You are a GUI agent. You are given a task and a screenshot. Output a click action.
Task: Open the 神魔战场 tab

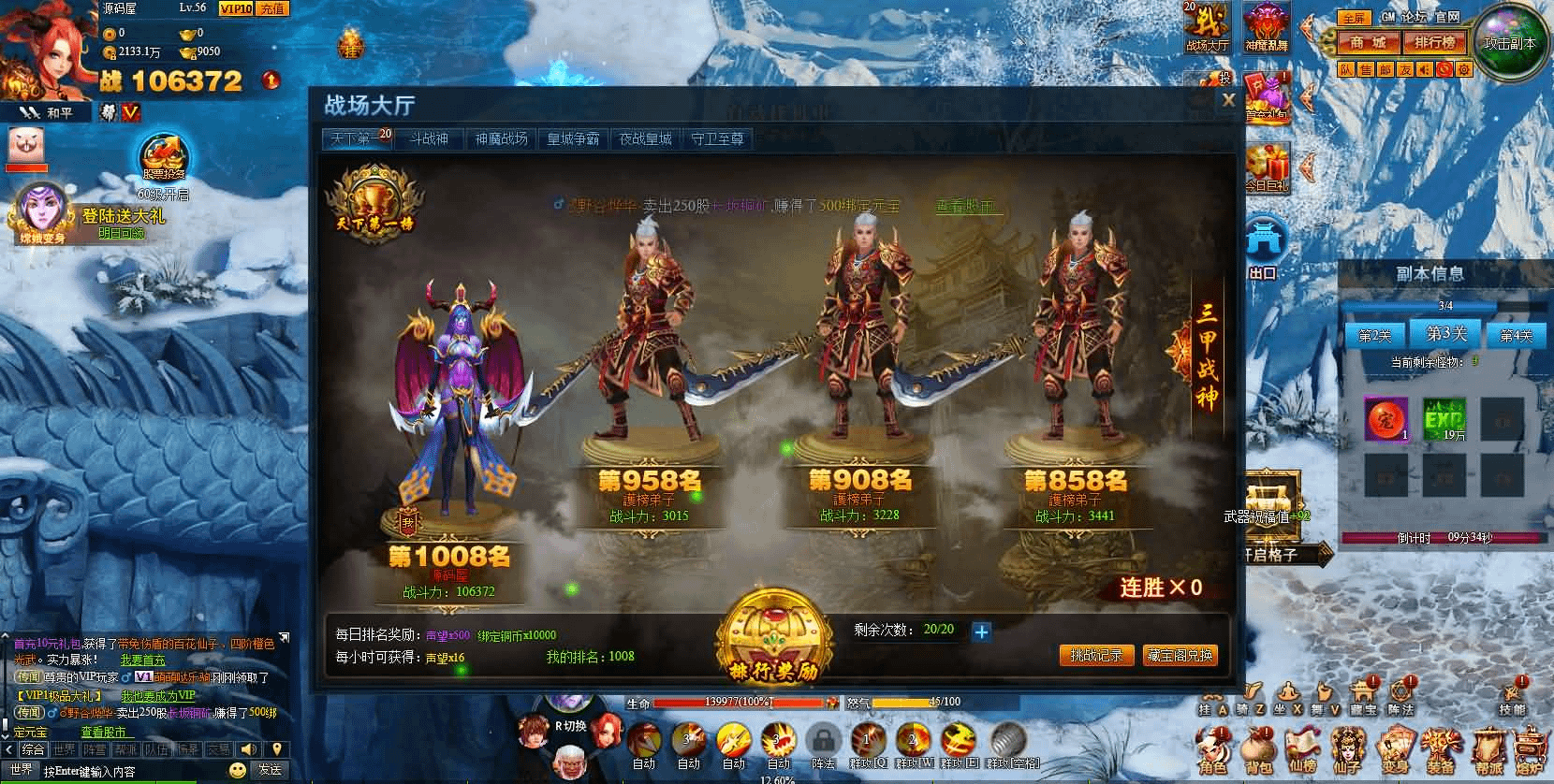[x=501, y=139]
